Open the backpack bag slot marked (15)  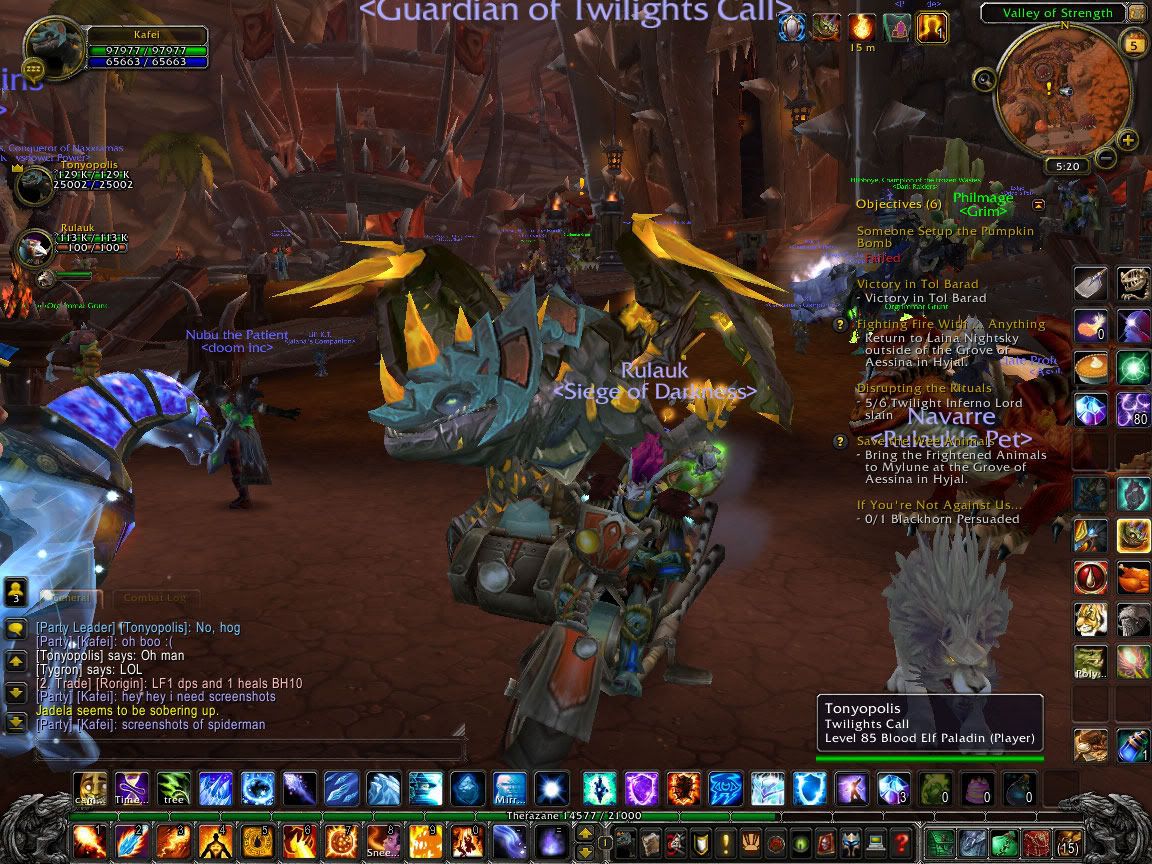pos(1069,842)
